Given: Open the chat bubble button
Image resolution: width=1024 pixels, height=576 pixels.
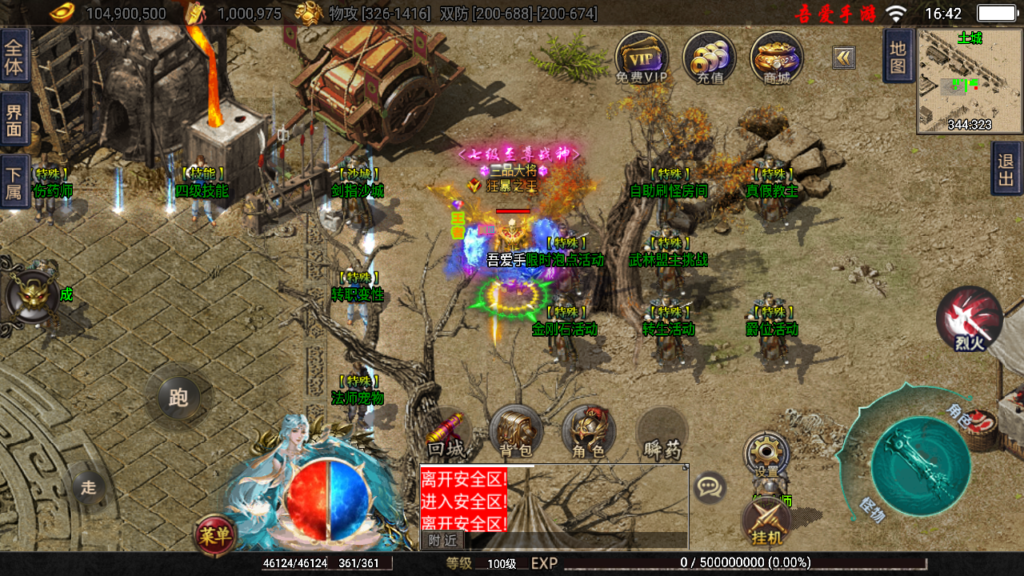Looking at the screenshot, I should [x=710, y=488].
